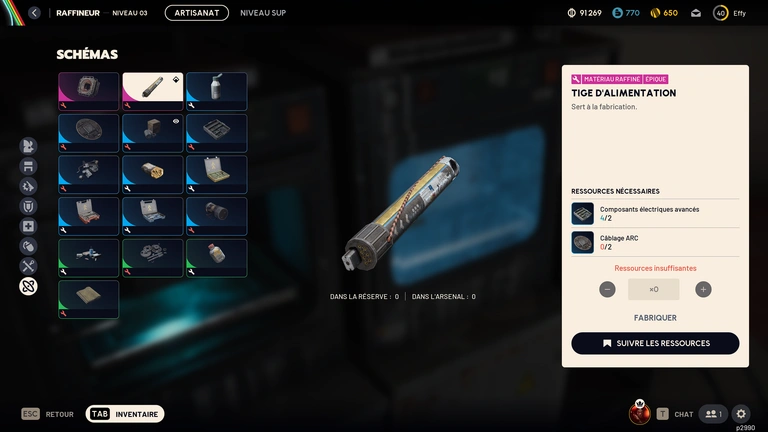Image resolution: width=768 pixels, height=432 pixels.
Task: Click the Fabriquer button
Action: [x=655, y=318]
